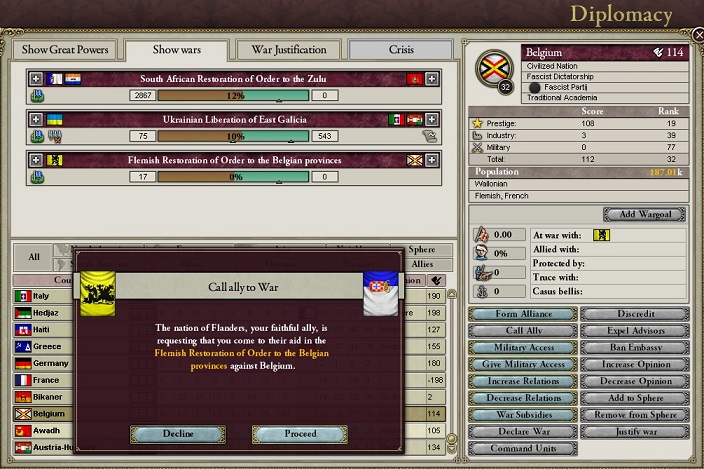Select the Show wars tab
The image size is (704, 469).
pyautogui.click(x=178, y=49)
